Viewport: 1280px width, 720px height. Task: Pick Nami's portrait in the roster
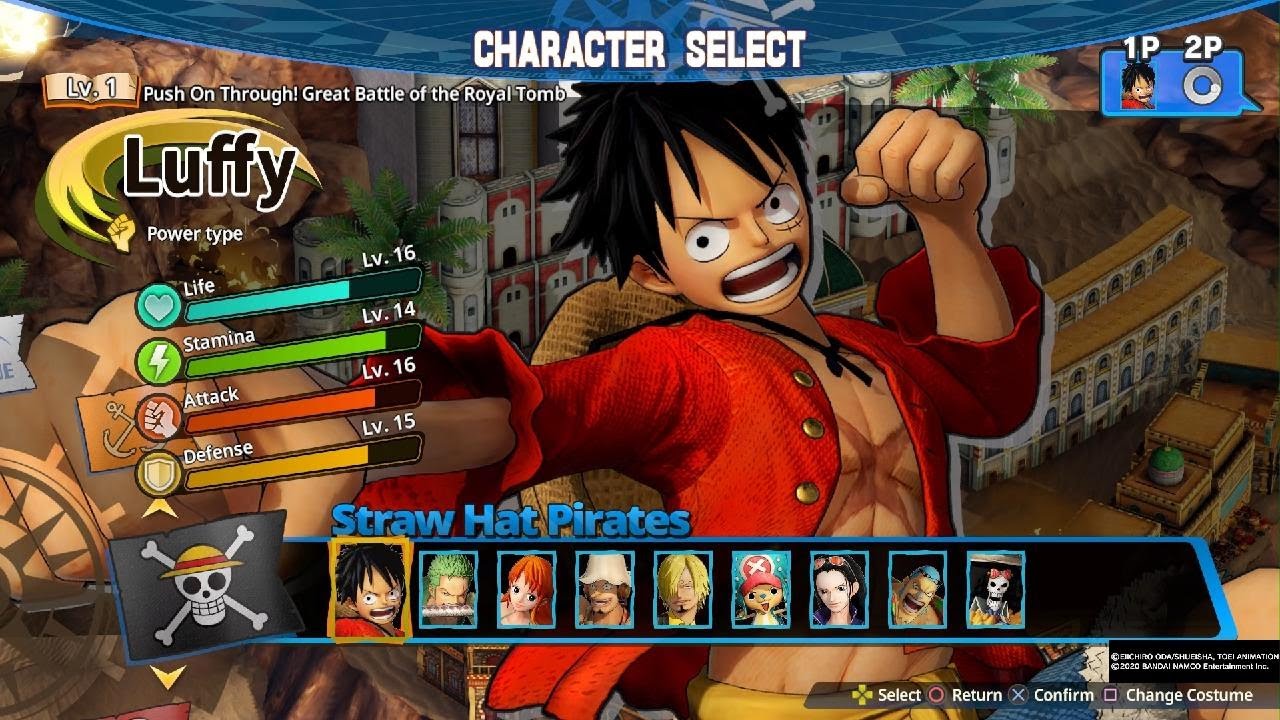526,590
